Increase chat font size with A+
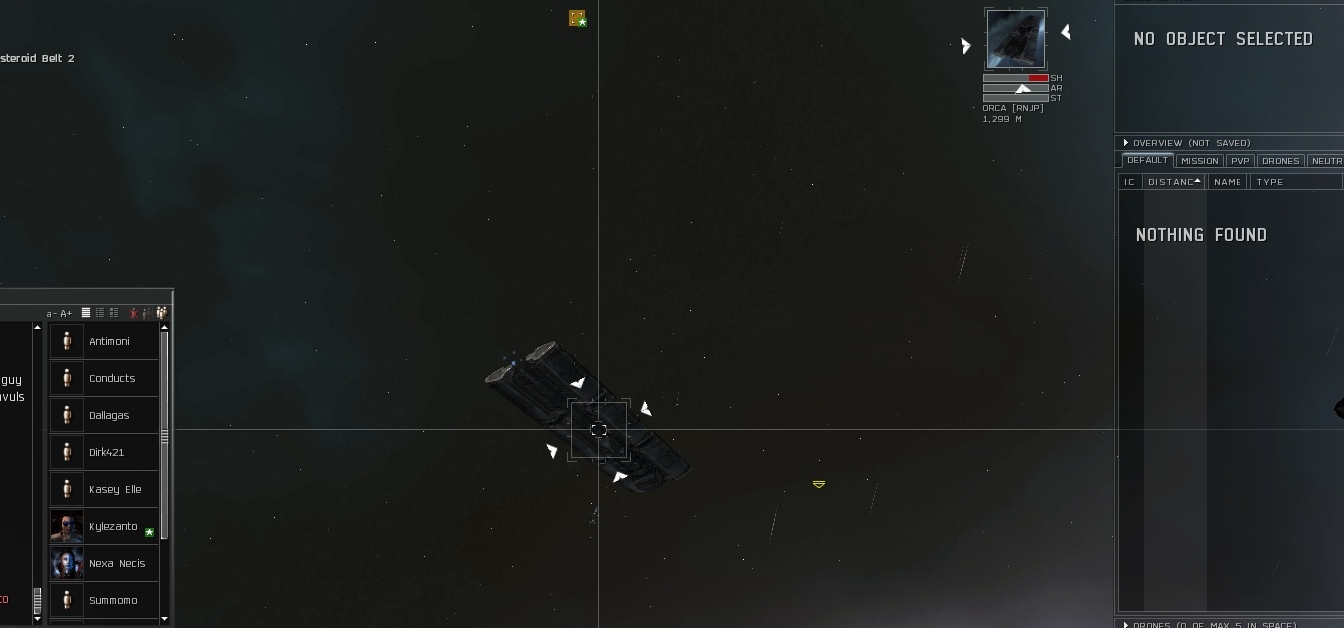The width and height of the screenshot is (1344, 628). (67, 314)
